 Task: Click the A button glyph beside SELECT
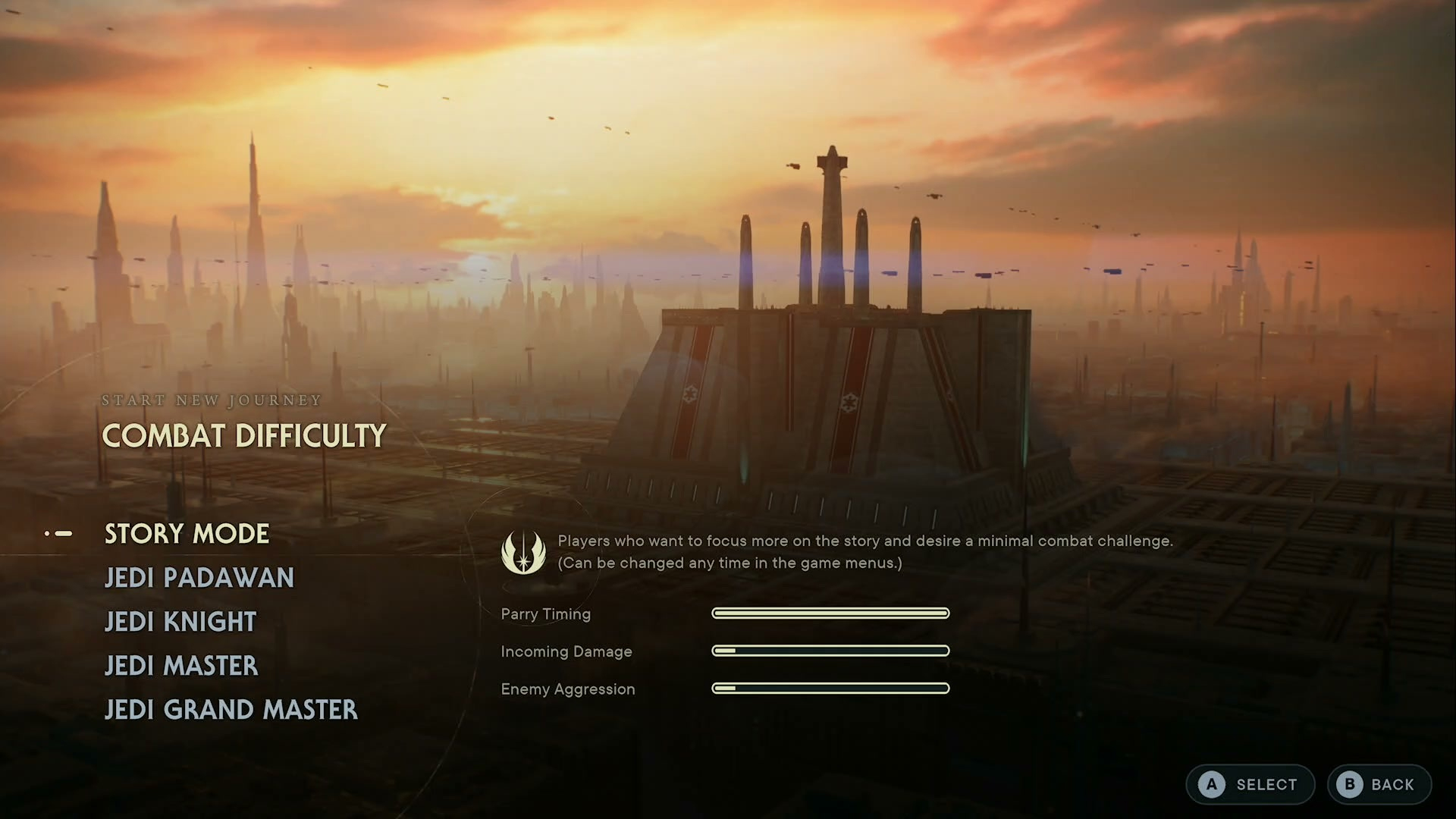(1211, 785)
